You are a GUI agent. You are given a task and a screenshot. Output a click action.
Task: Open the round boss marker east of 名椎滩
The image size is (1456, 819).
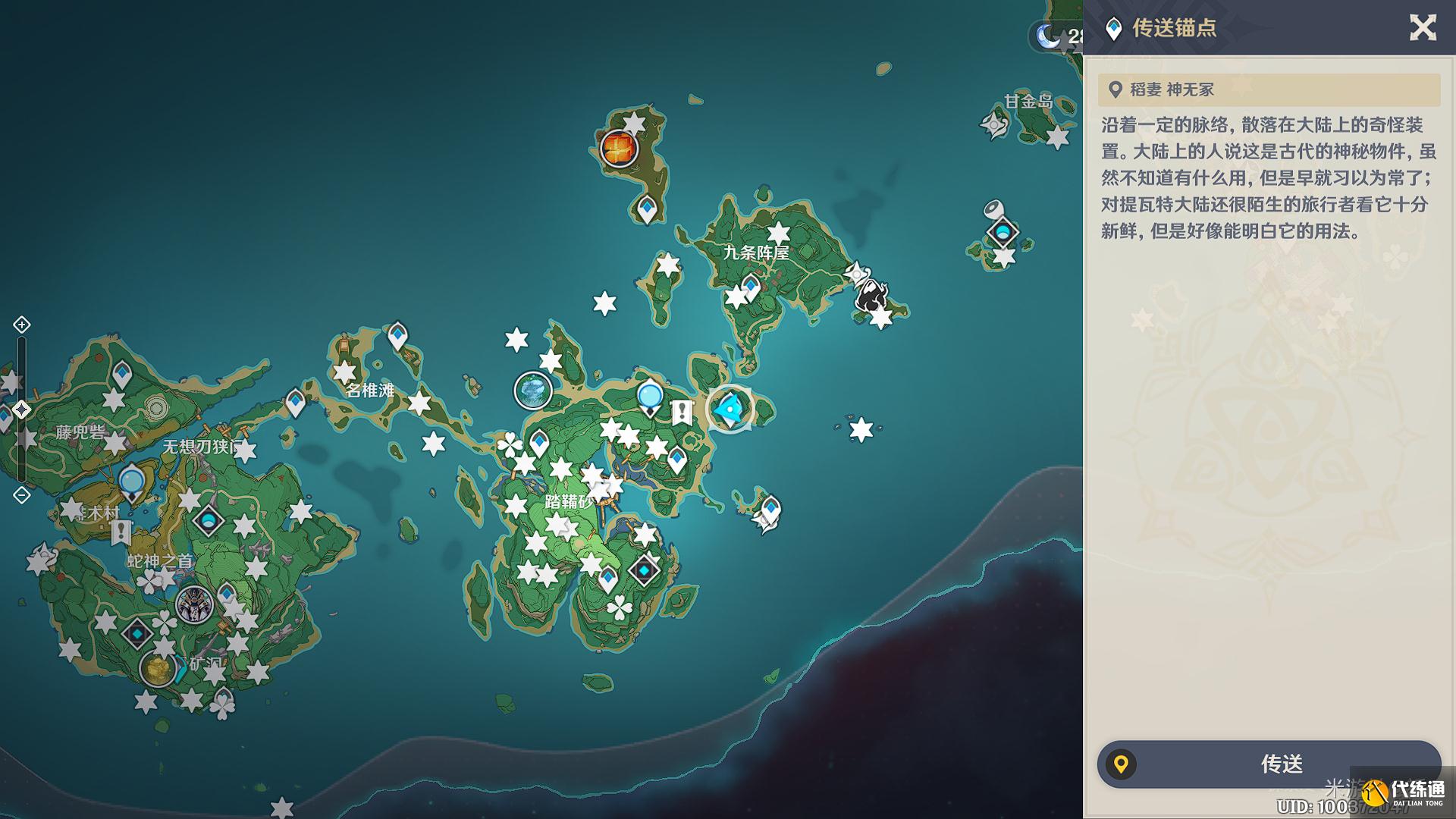(x=532, y=391)
